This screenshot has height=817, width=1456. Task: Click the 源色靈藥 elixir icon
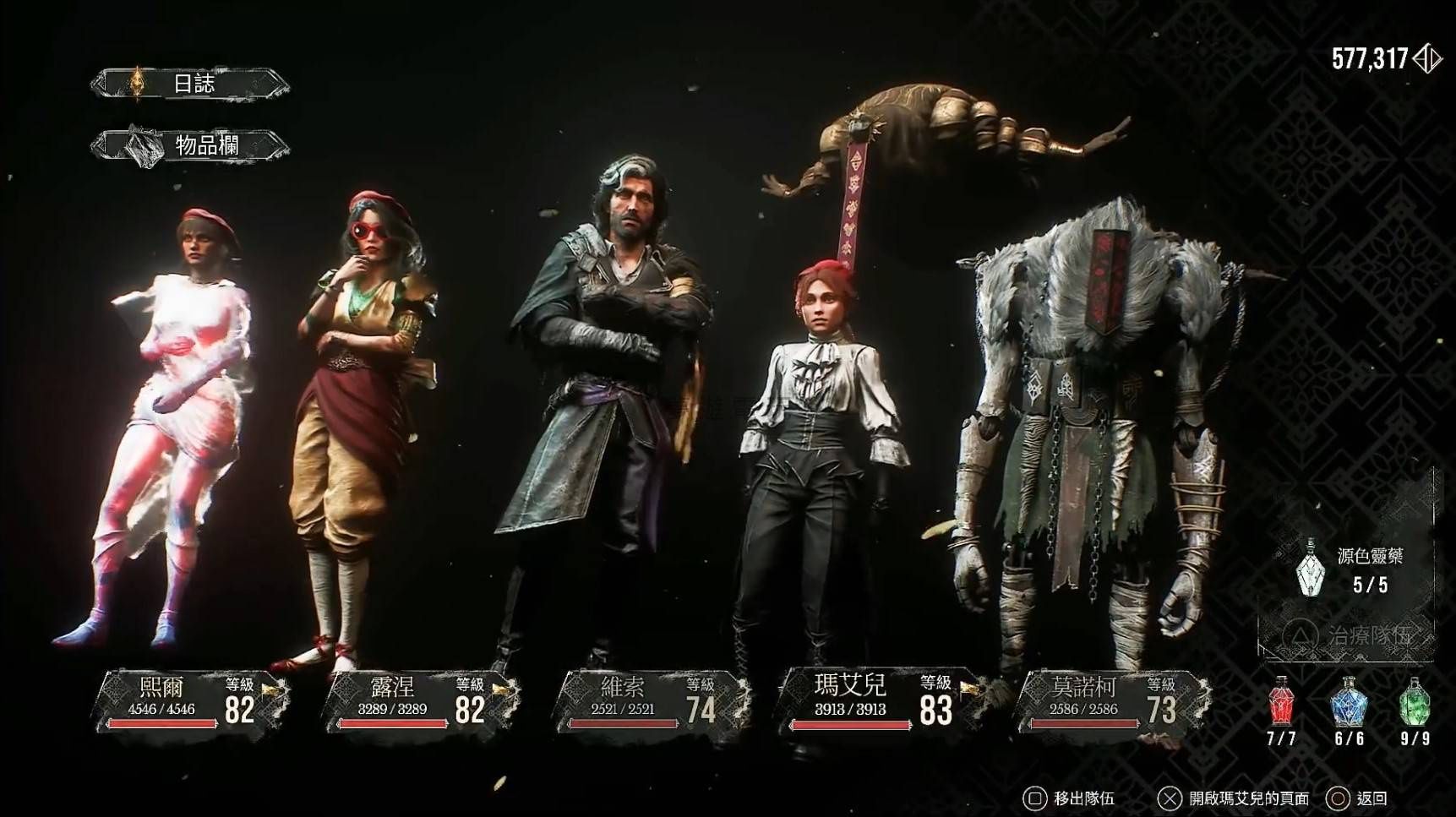pyautogui.click(x=1311, y=568)
